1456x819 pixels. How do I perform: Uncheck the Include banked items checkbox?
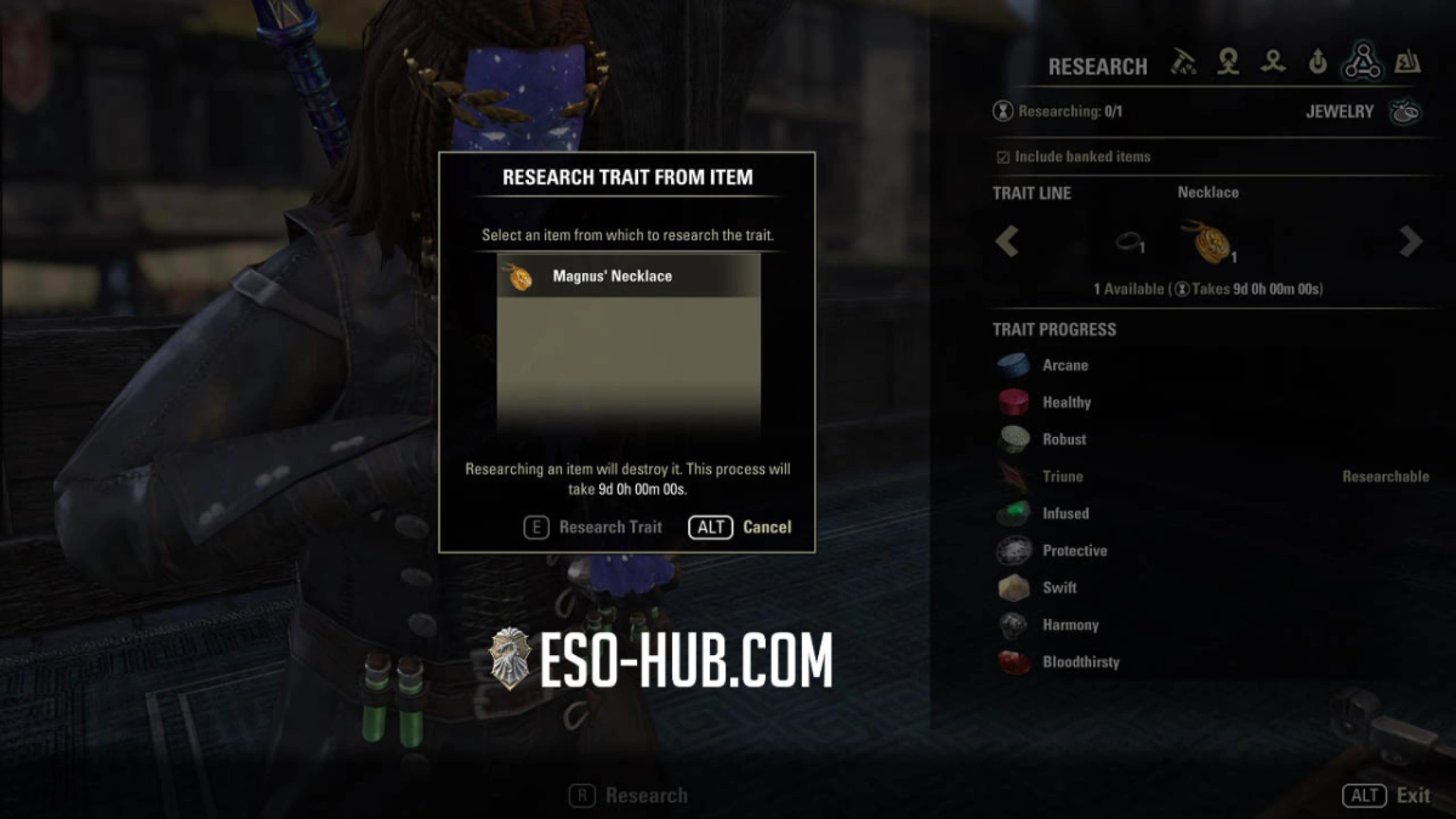[1002, 156]
